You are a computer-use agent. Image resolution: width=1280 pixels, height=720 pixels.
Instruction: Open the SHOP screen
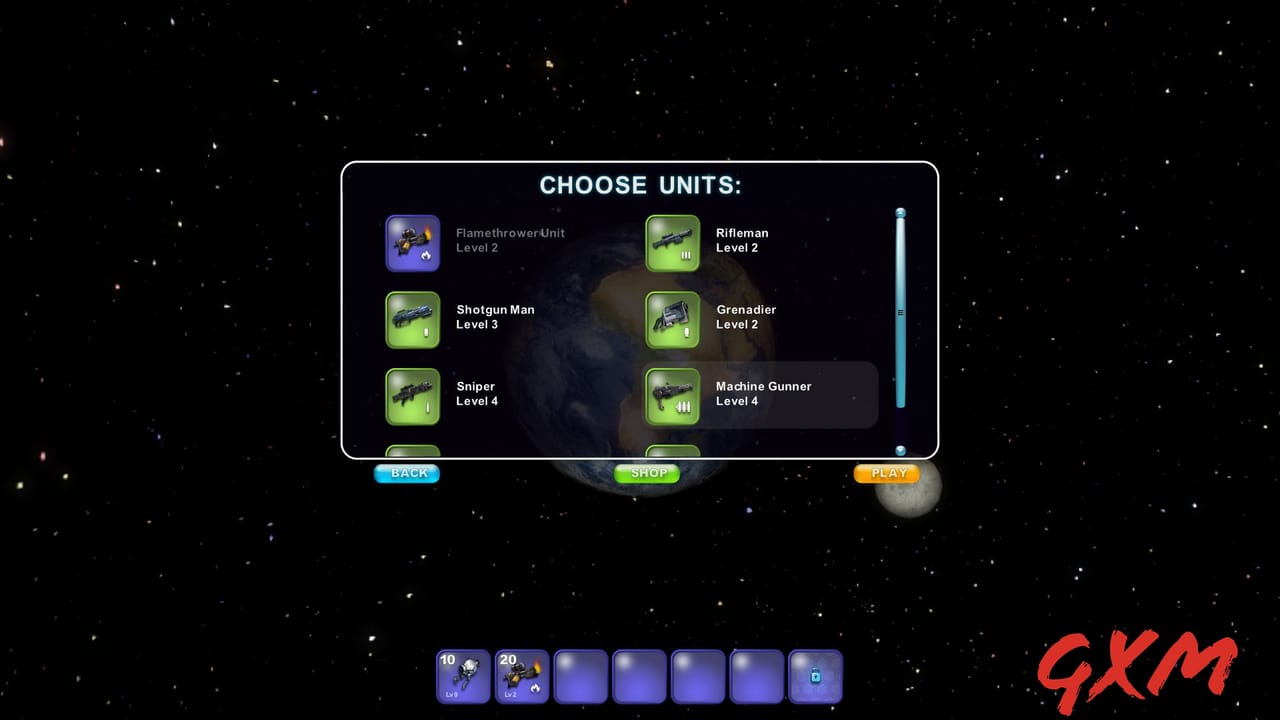[x=647, y=473]
